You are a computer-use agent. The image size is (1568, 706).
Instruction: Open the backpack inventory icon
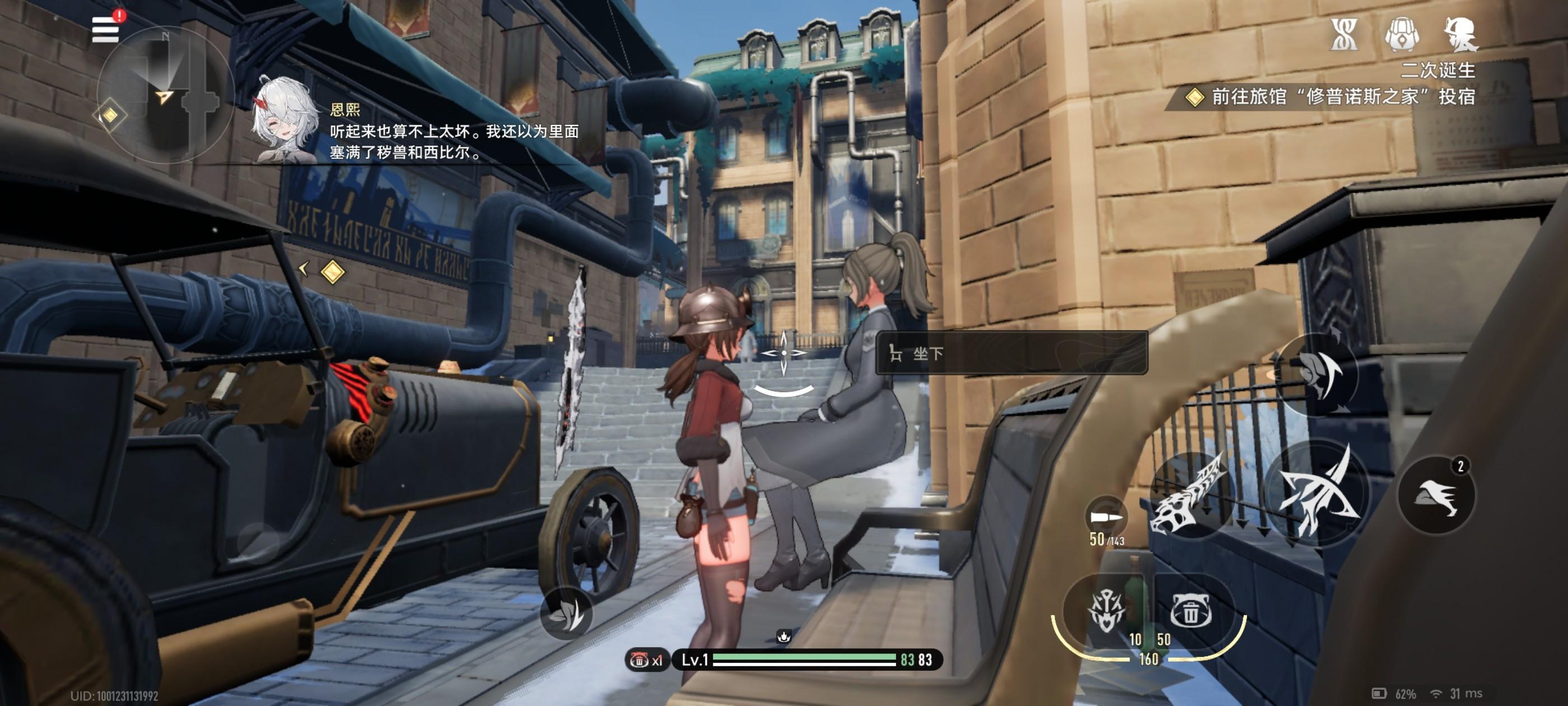click(x=1402, y=34)
